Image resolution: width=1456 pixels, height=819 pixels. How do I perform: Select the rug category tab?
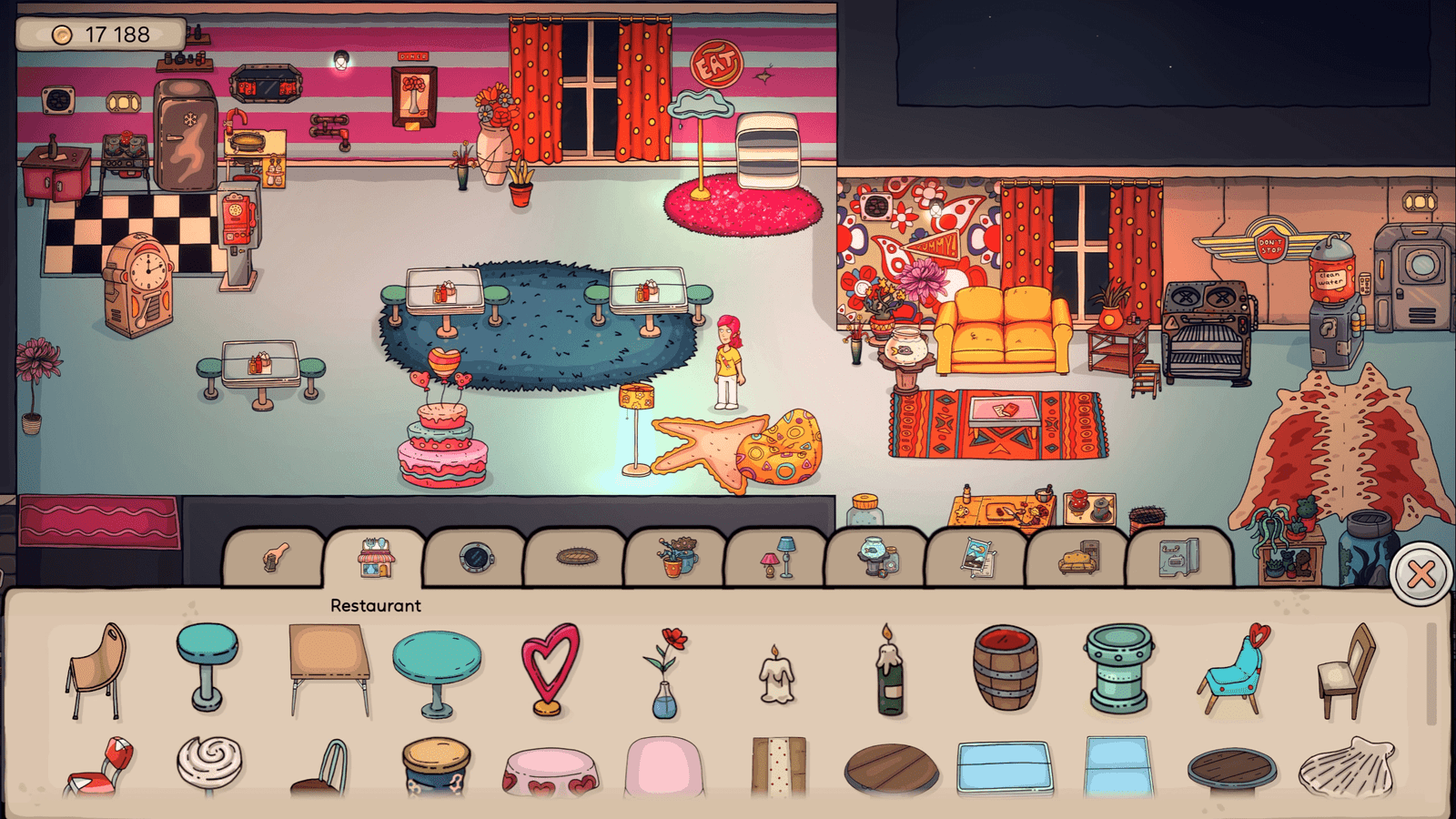(x=576, y=557)
